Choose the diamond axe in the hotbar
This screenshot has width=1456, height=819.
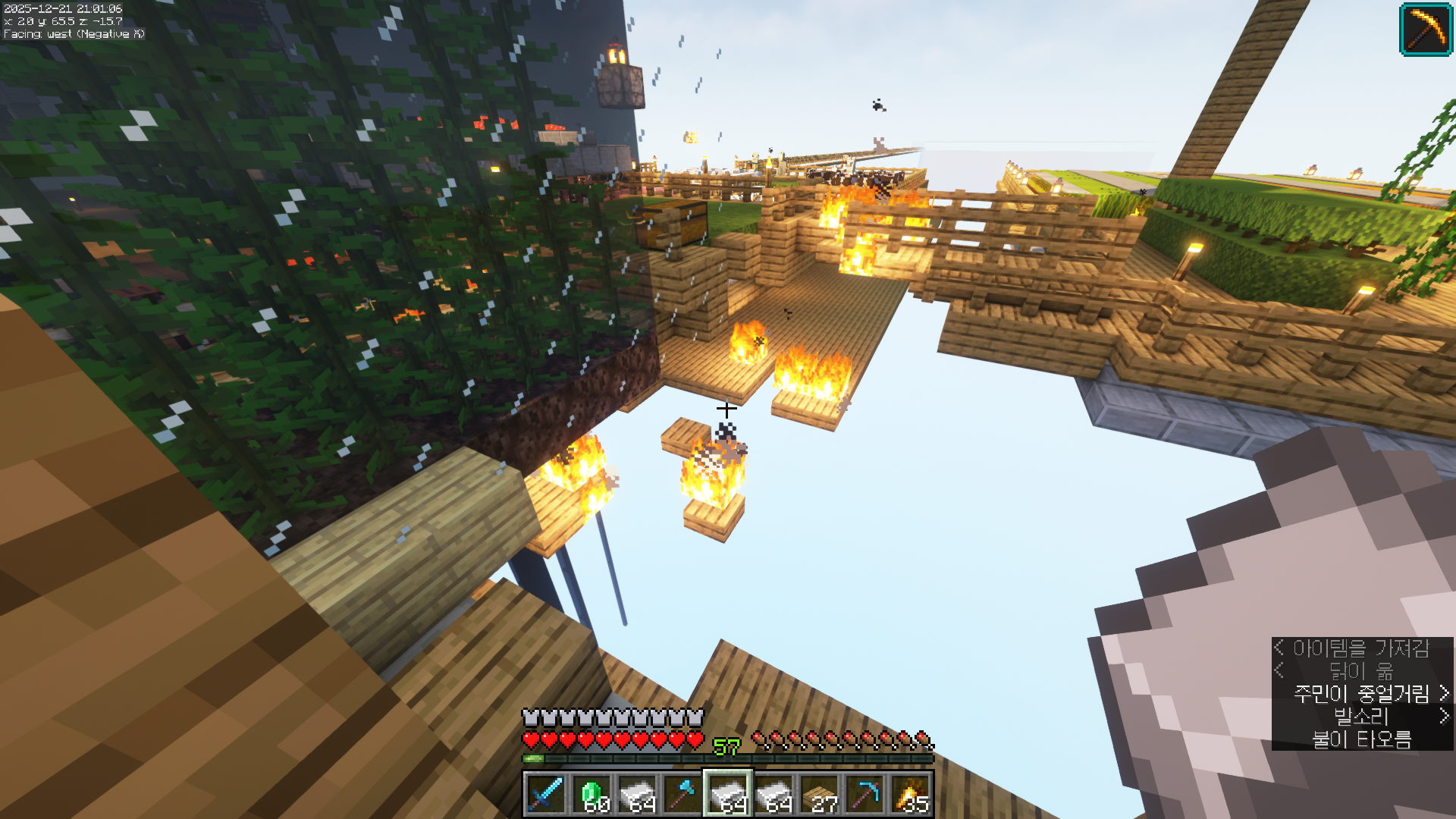[x=682, y=794]
